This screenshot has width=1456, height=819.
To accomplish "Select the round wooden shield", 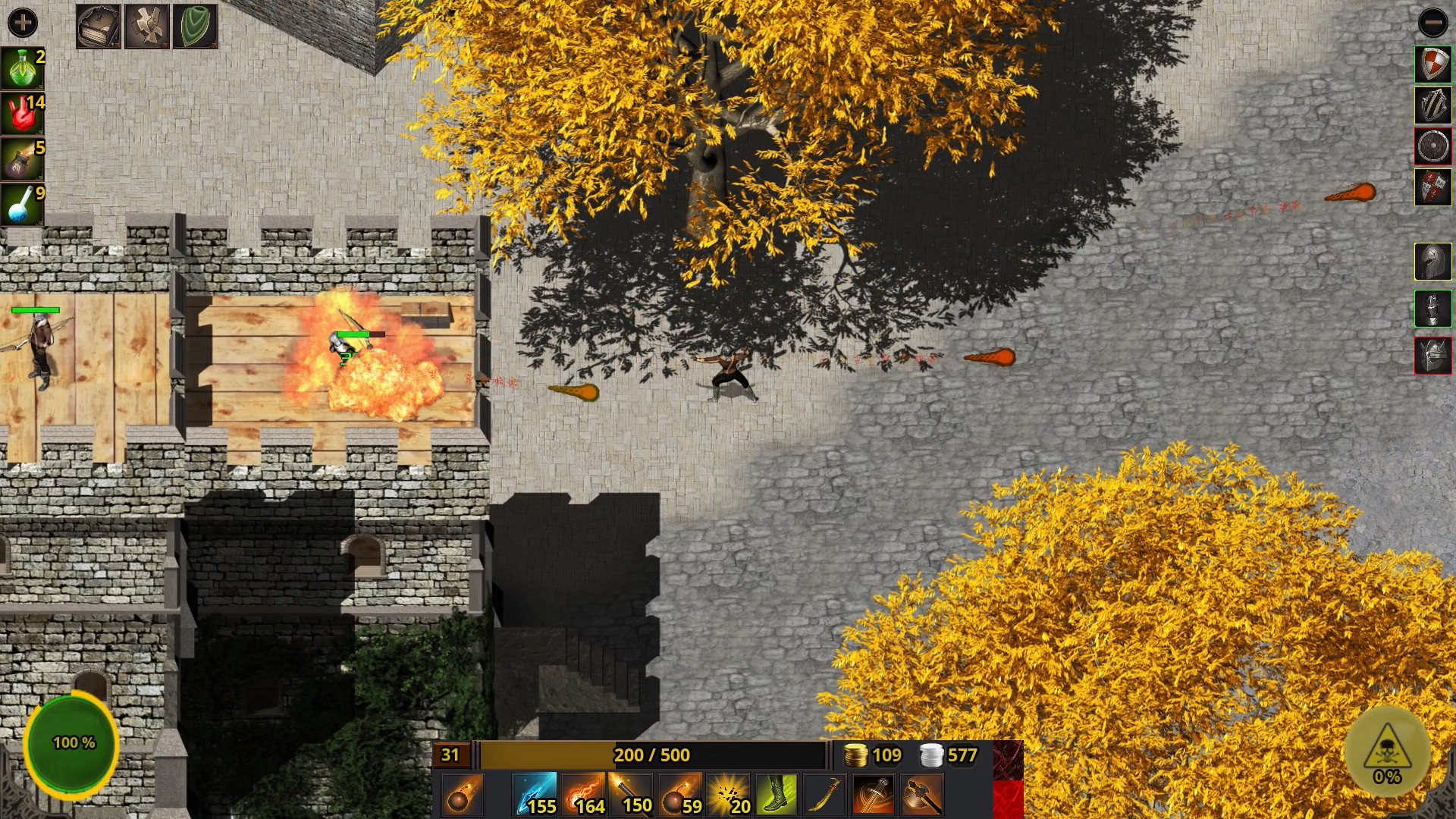I will (1432, 146).
